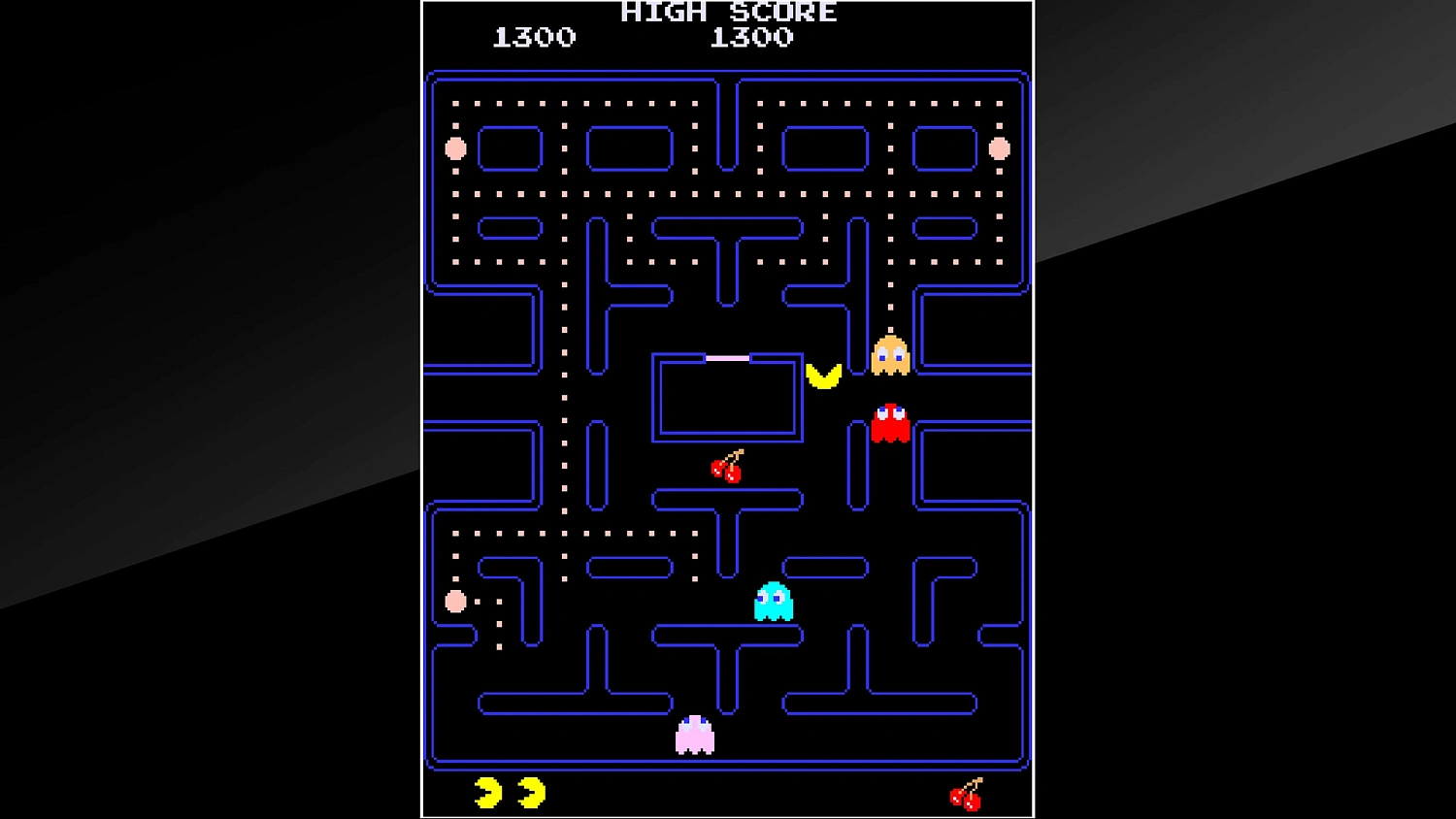
Task: Click the orange ghost Clyde
Action: 889,354
